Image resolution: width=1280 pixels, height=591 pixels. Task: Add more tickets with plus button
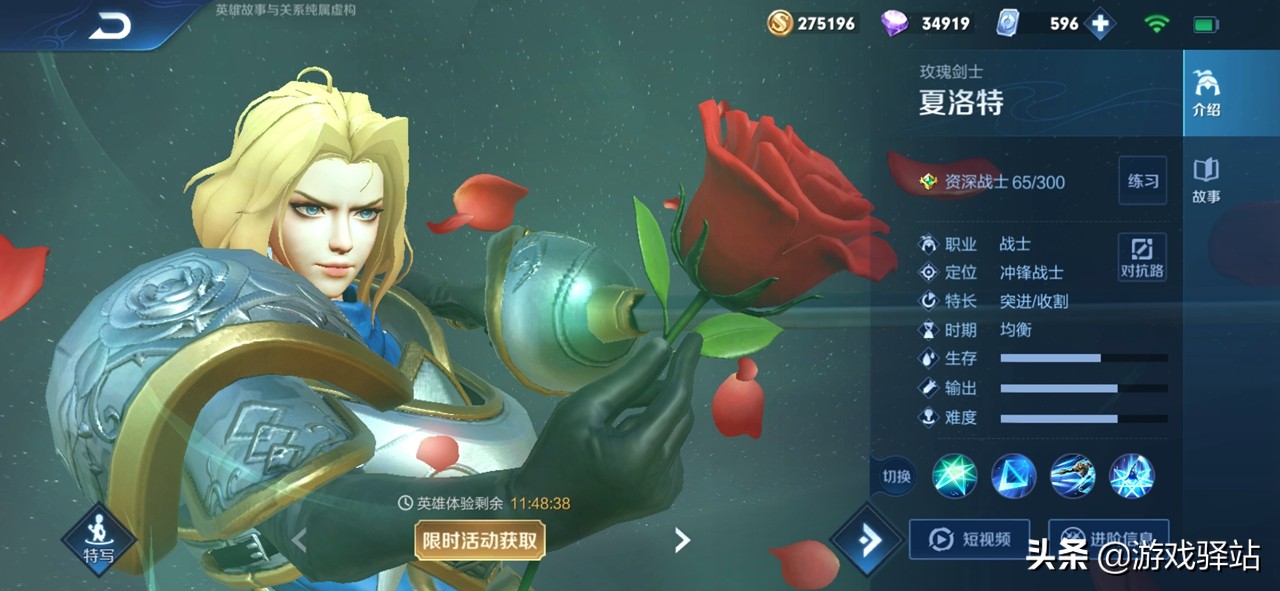click(1100, 24)
